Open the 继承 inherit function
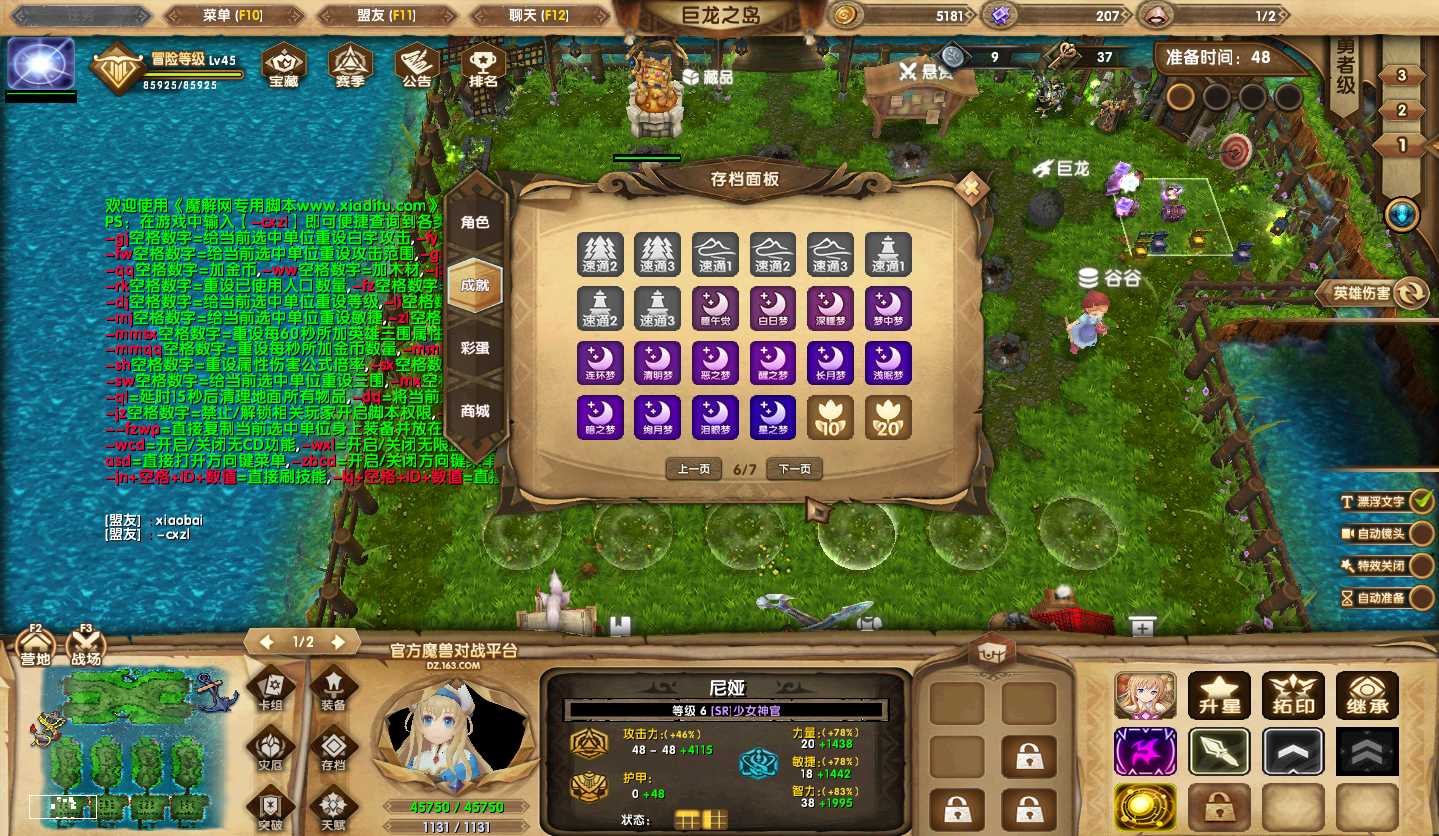This screenshot has height=836, width=1439. point(1367,696)
